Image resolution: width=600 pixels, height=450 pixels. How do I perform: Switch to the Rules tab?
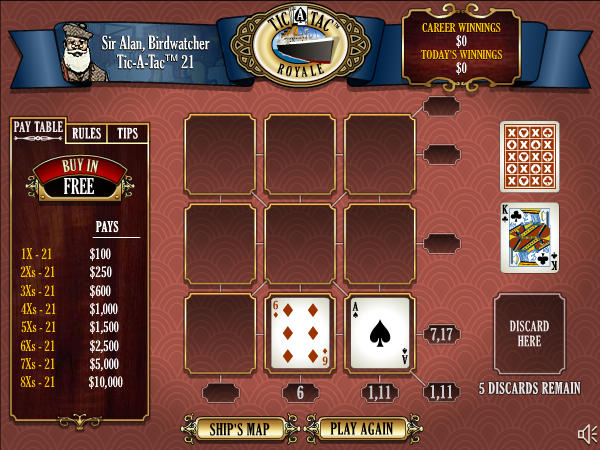[87, 133]
